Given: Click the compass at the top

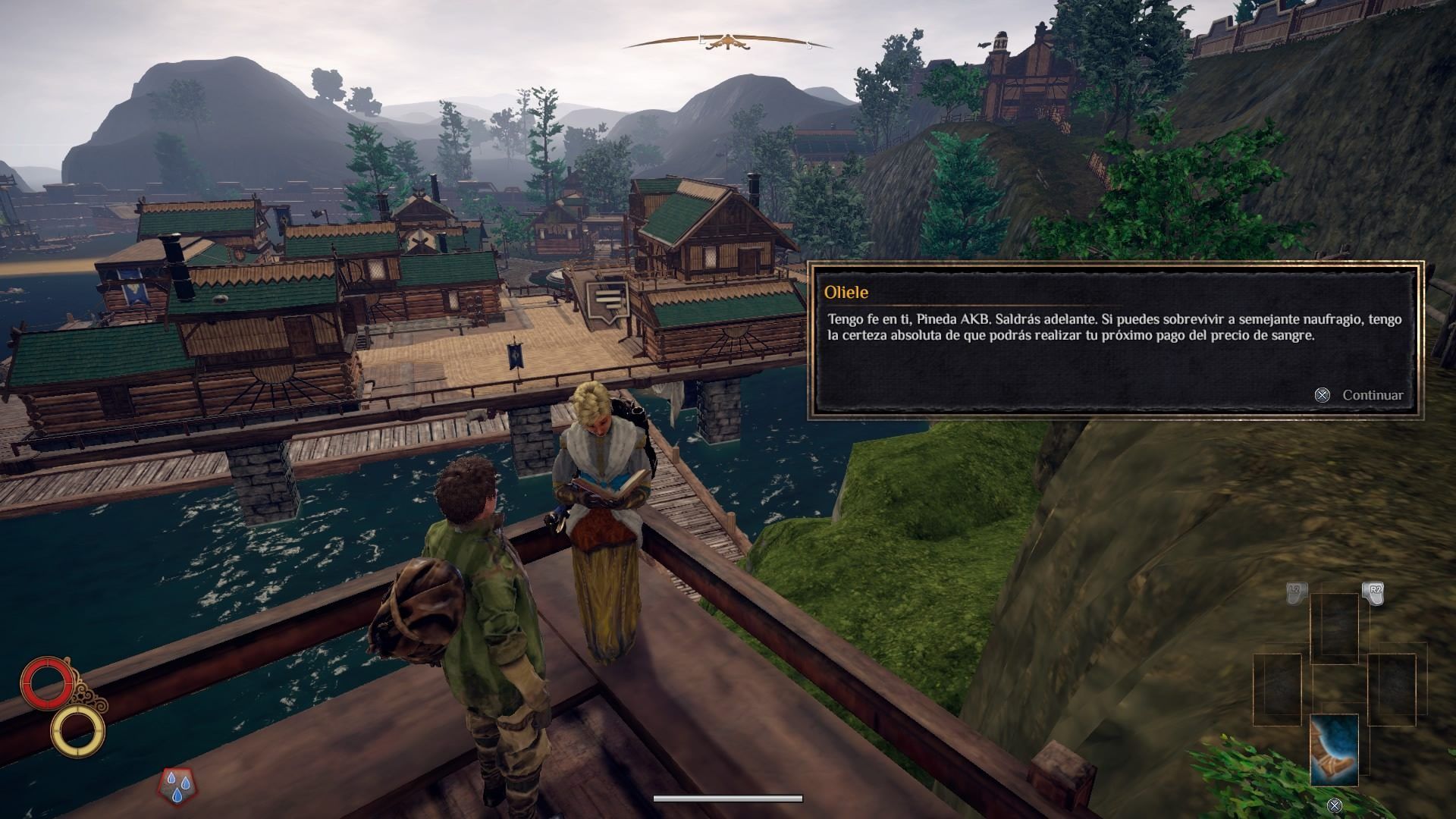Looking at the screenshot, I should [x=727, y=42].
